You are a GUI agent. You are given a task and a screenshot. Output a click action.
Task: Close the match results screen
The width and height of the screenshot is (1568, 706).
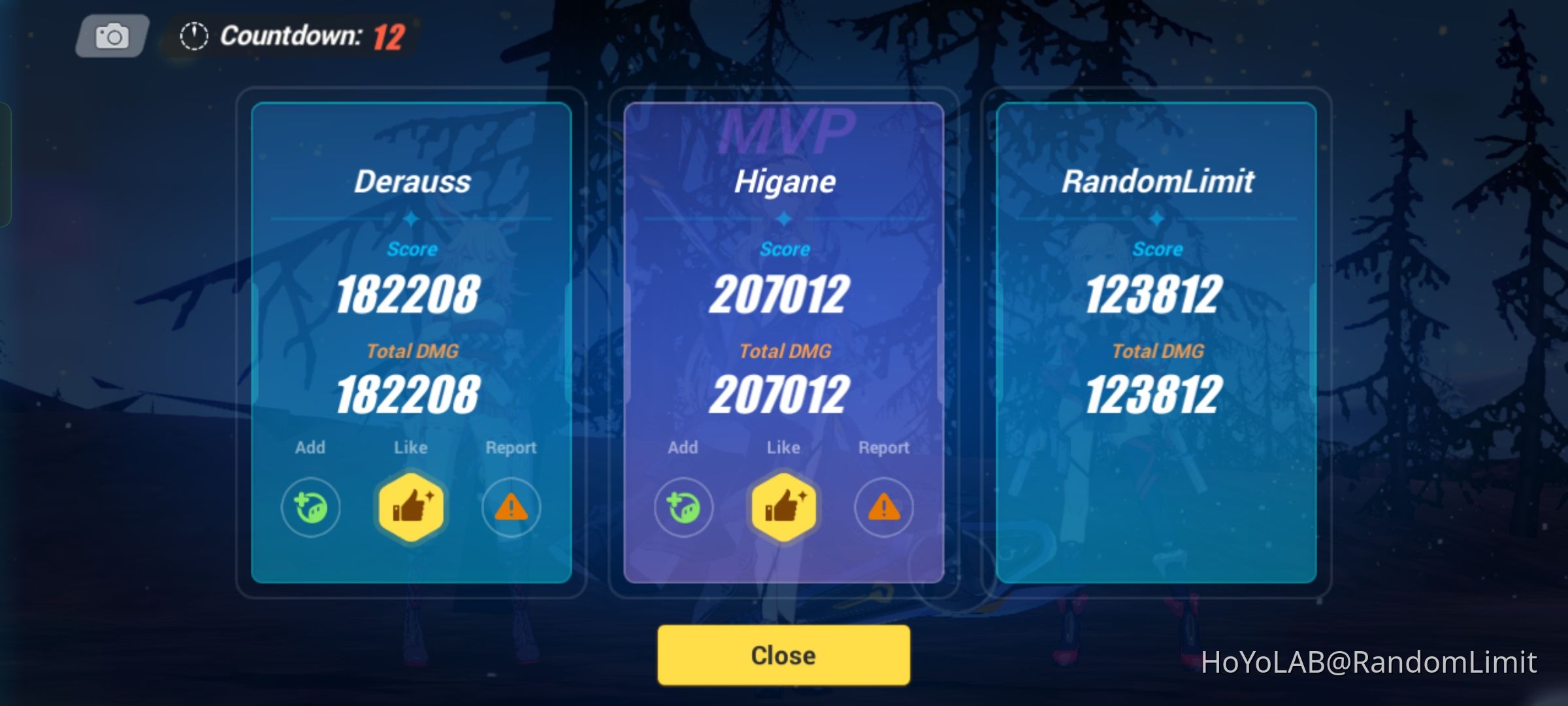(x=783, y=654)
